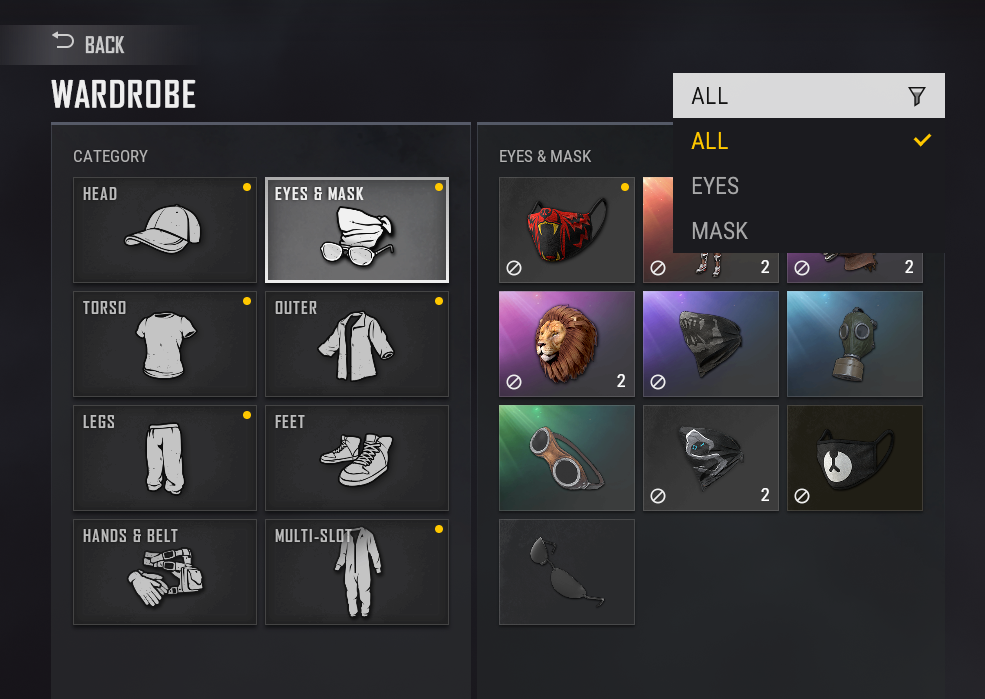Select the black skull bandana on purple background

(x=711, y=344)
